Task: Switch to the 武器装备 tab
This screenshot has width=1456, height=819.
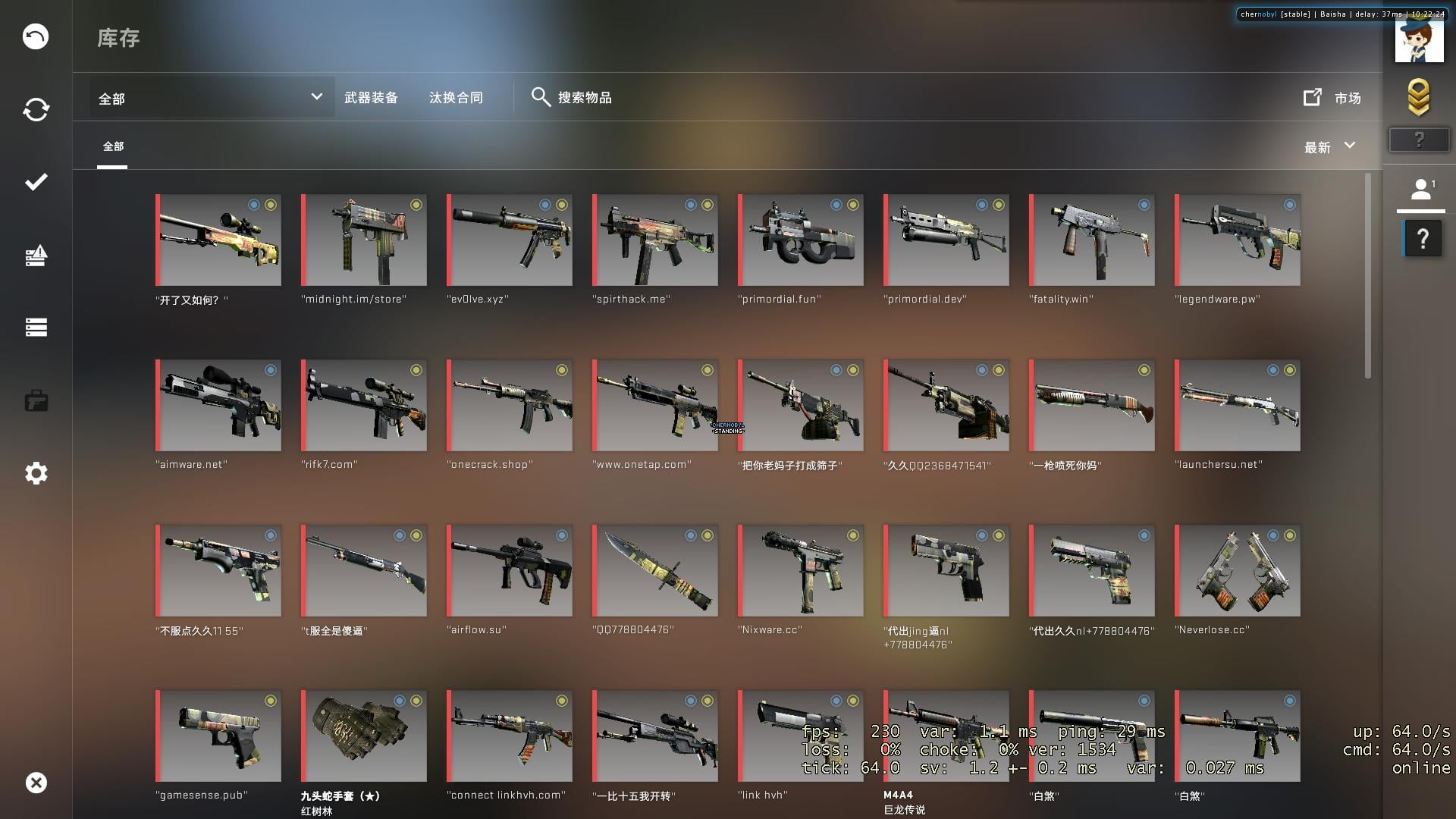Action: click(x=372, y=97)
